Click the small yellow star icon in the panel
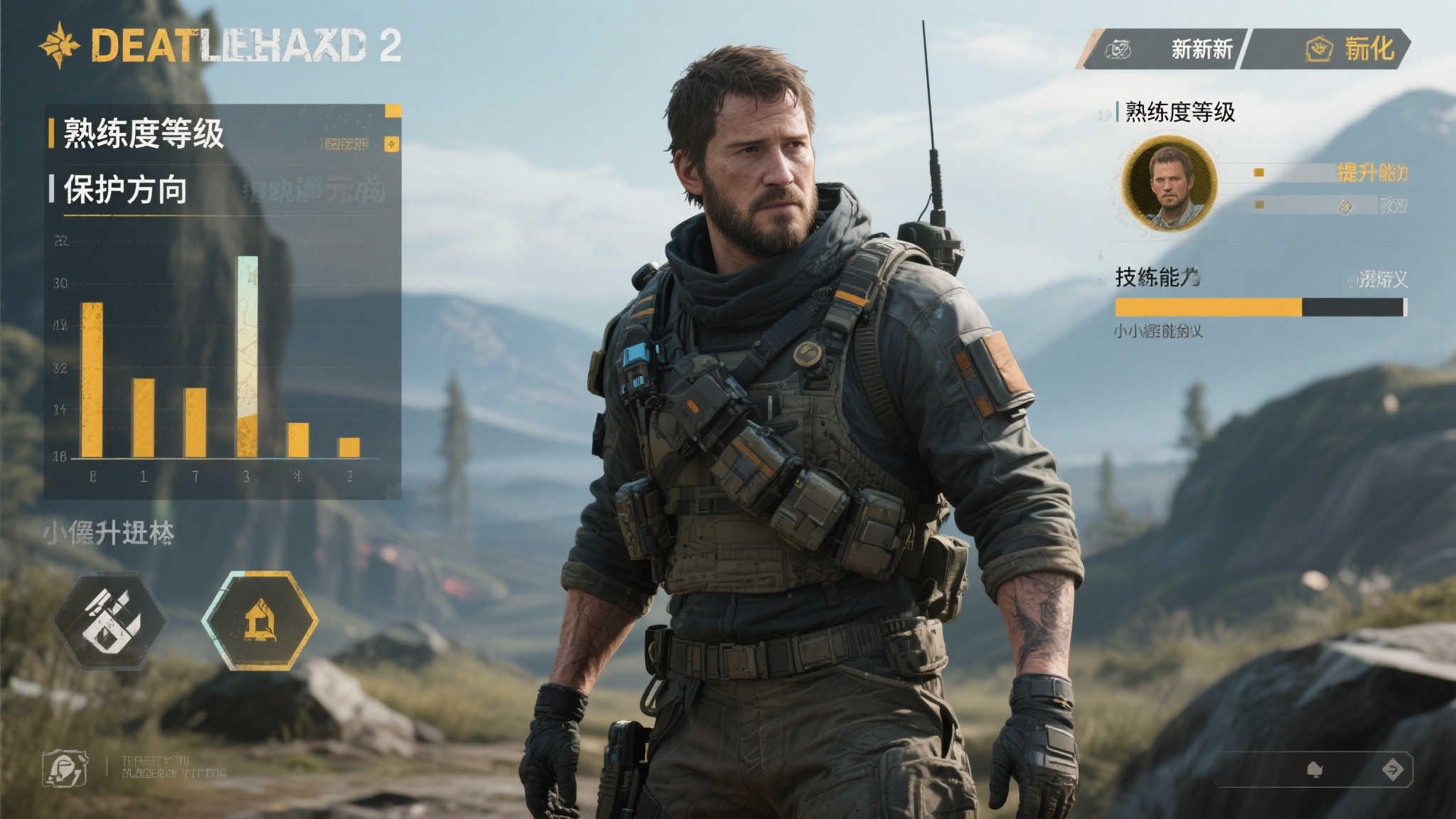 coord(392,144)
